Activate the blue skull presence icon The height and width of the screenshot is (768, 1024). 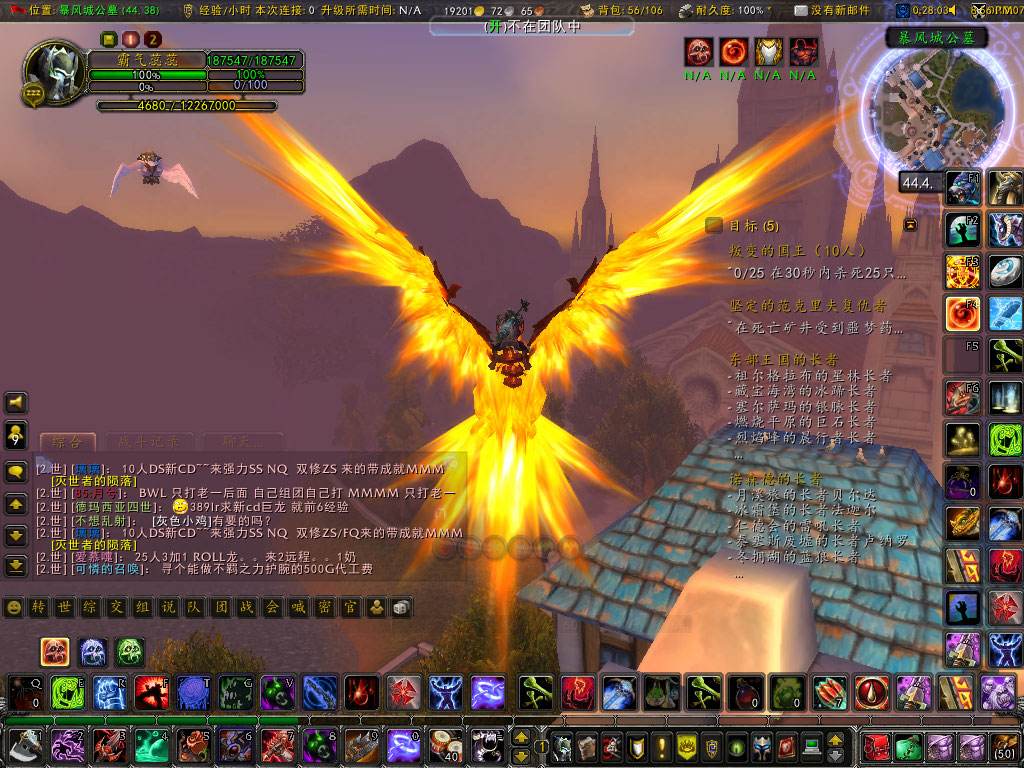coord(92,652)
